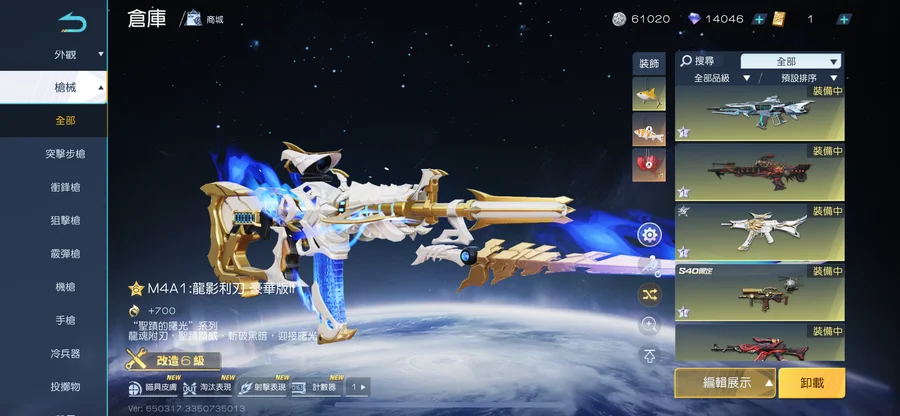The width and height of the screenshot is (900, 416).
Task: Switch to 衝鋒槍 submachine gun category
Action: [65, 187]
